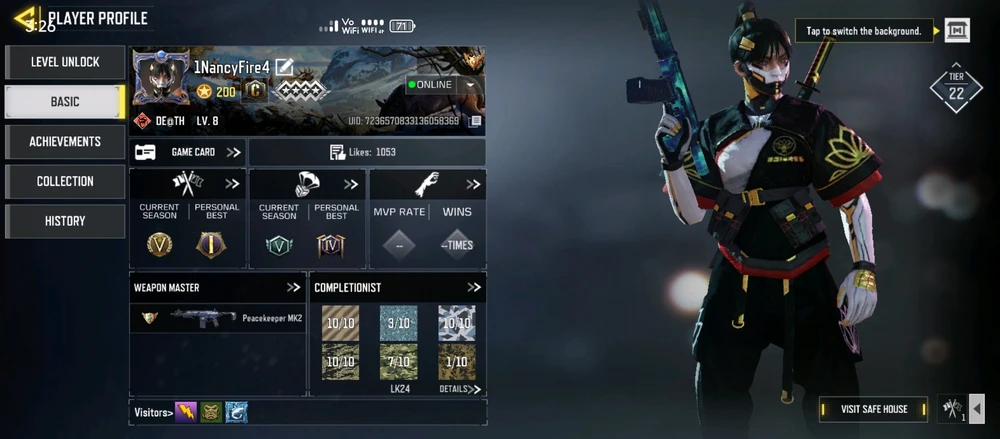Open the Tier 22 badge
1000x439 pixels.
coord(956,90)
